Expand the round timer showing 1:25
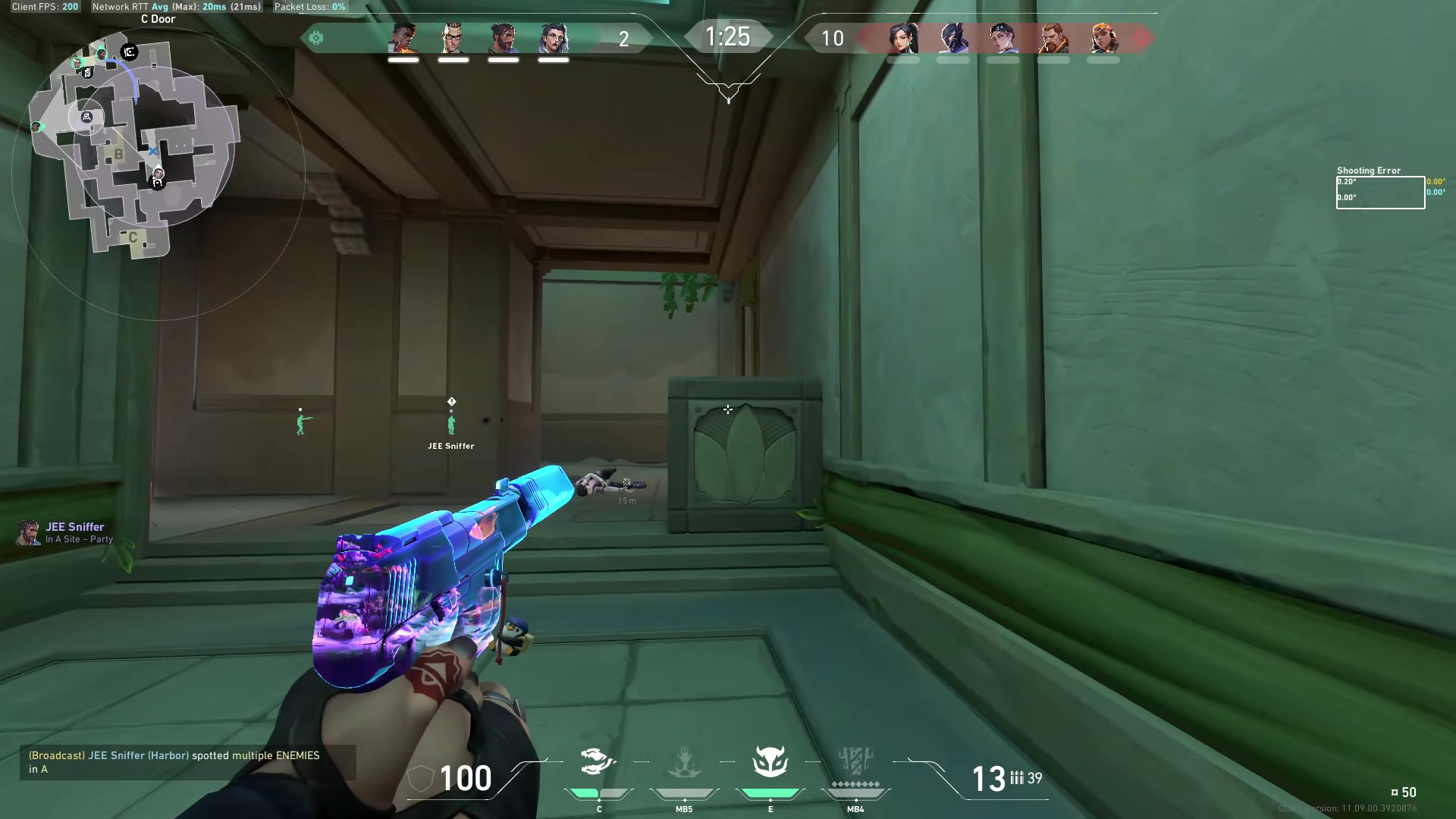This screenshot has width=1456, height=819. tap(727, 36)
